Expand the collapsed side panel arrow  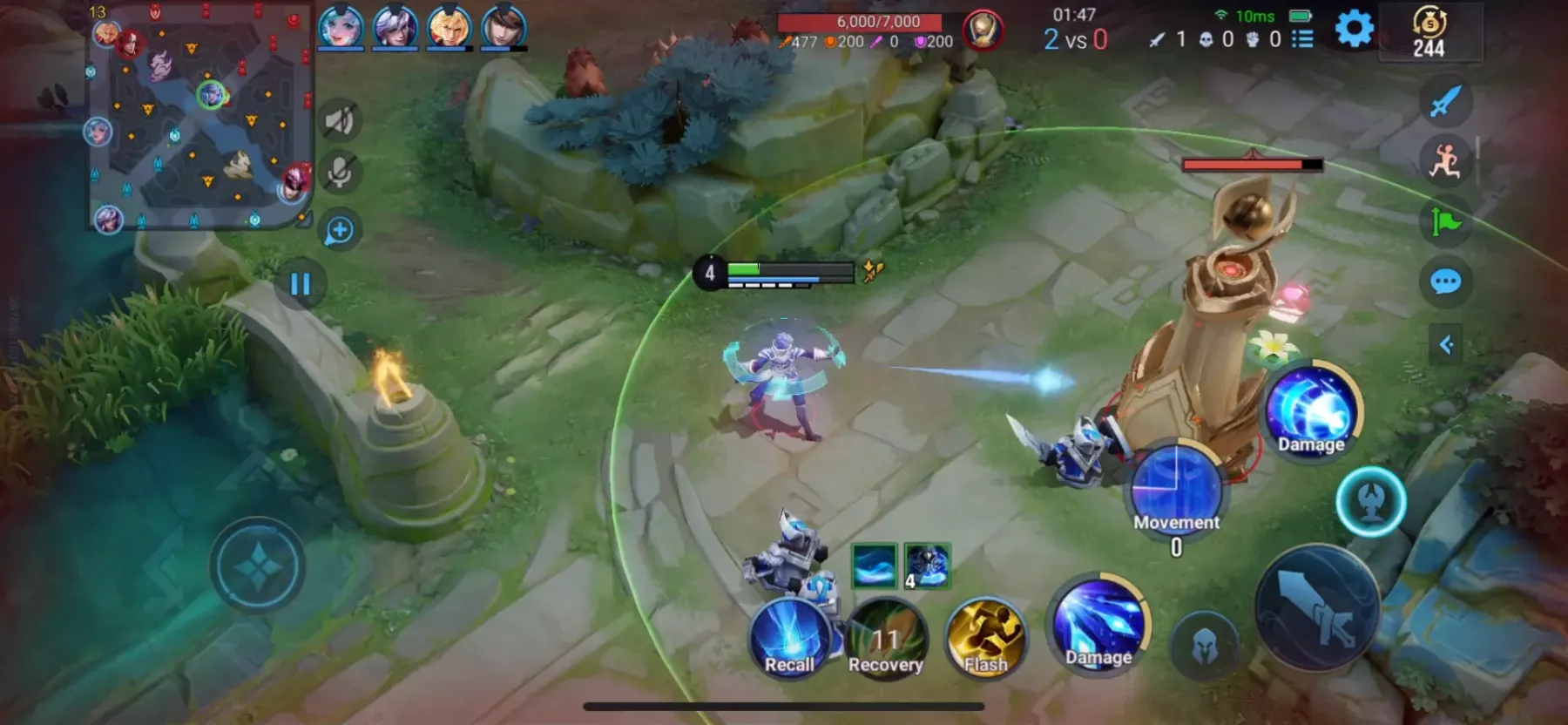(x=1446, y=345)
